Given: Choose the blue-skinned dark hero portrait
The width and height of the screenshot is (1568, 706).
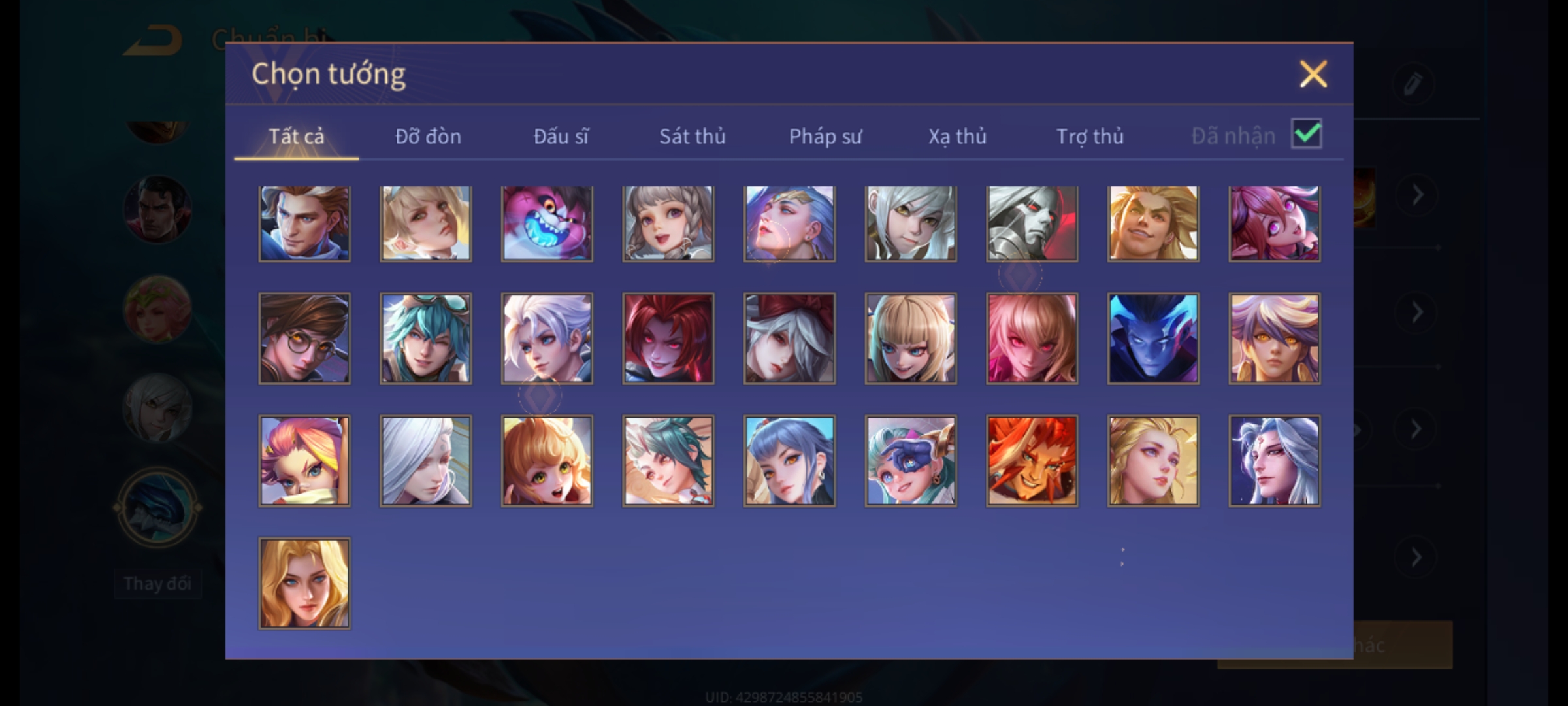Looking at the screenshot, I should (x=1153, y=338).
